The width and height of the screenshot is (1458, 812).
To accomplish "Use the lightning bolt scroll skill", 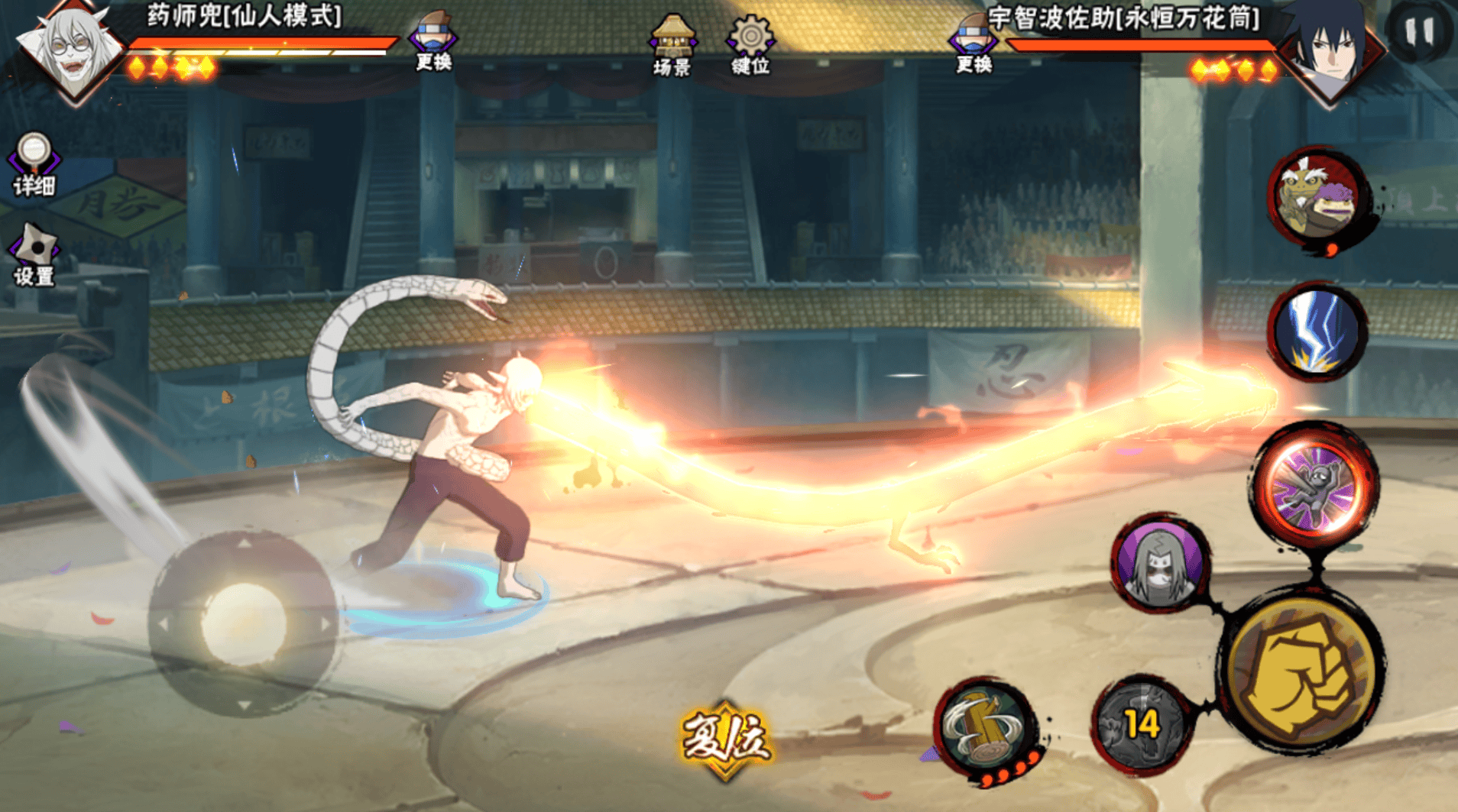I will coord(1317,332).
